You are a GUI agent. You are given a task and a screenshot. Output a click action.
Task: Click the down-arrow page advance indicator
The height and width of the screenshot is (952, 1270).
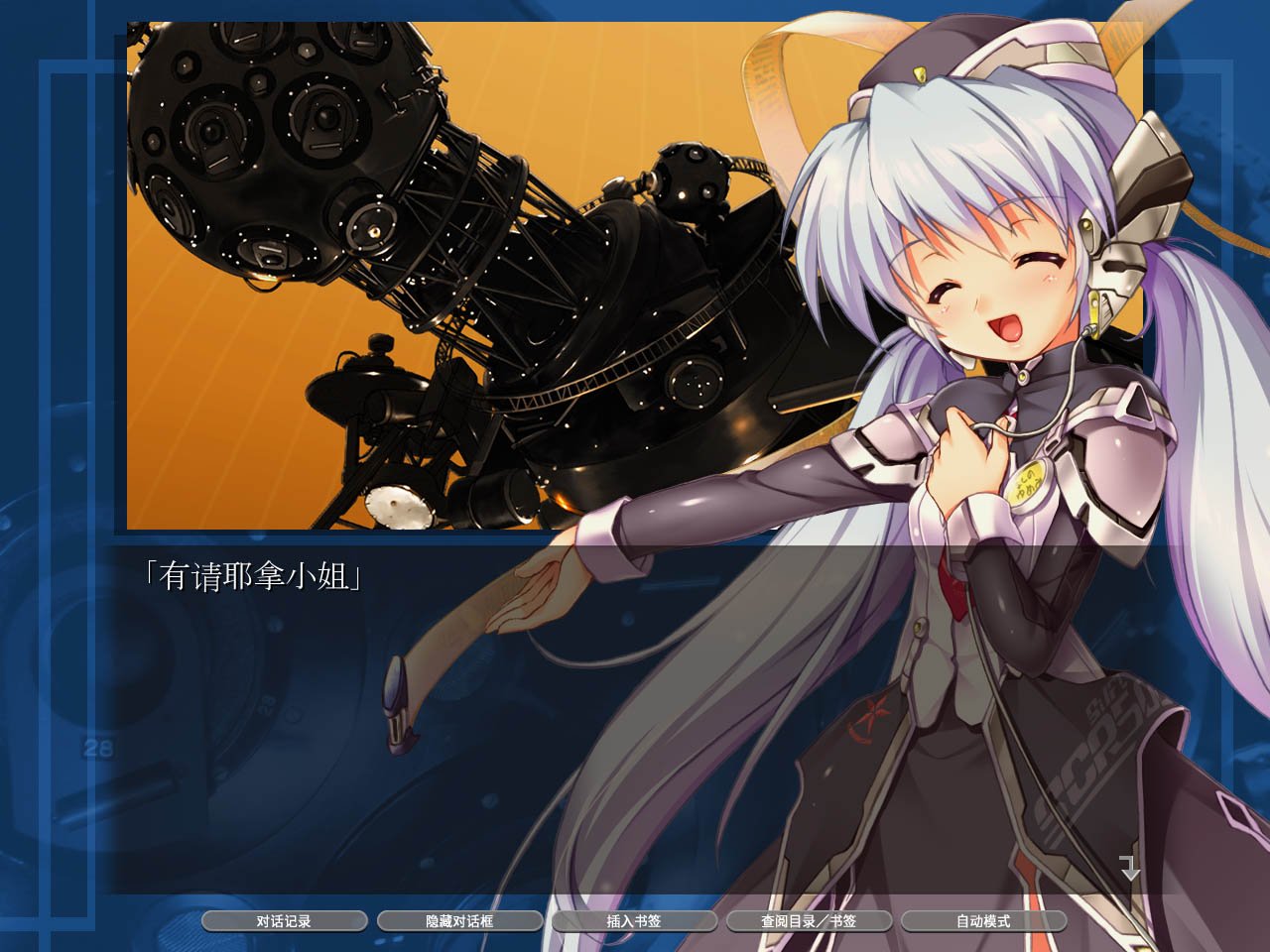[x=1129, y=868]
